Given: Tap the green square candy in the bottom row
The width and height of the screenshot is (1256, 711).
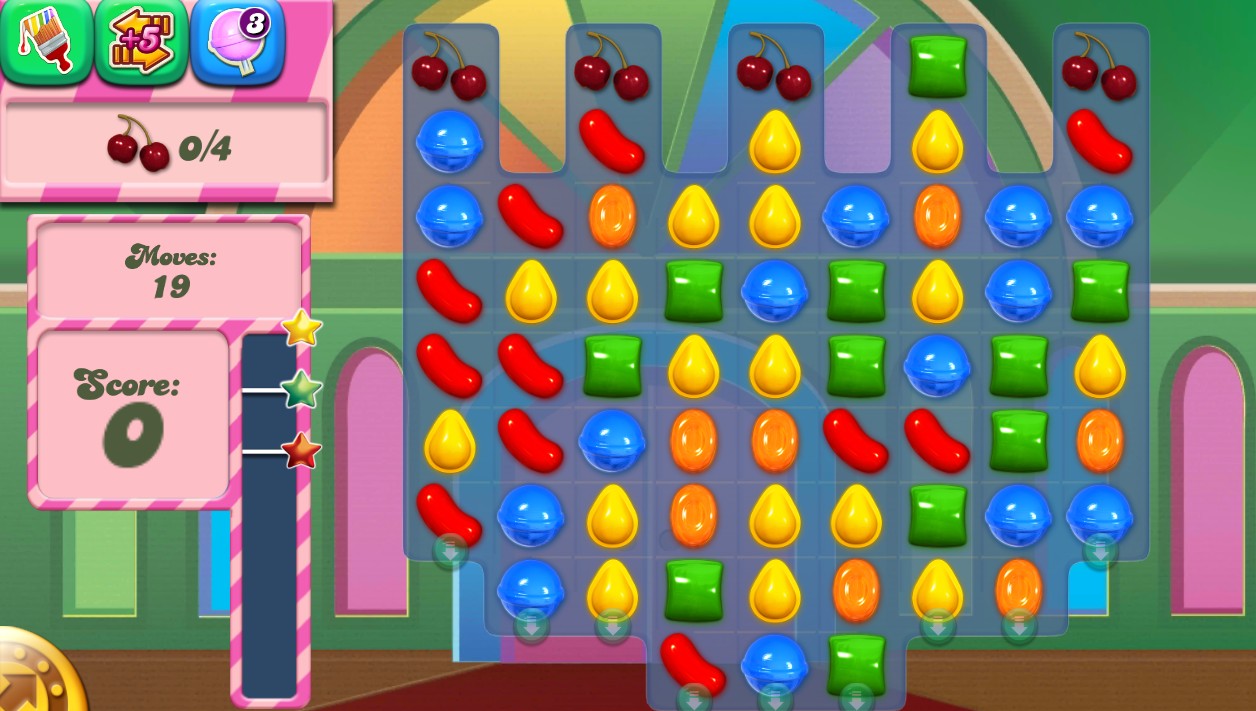Looking at the screenshot, I should click(x=856, y=661).
